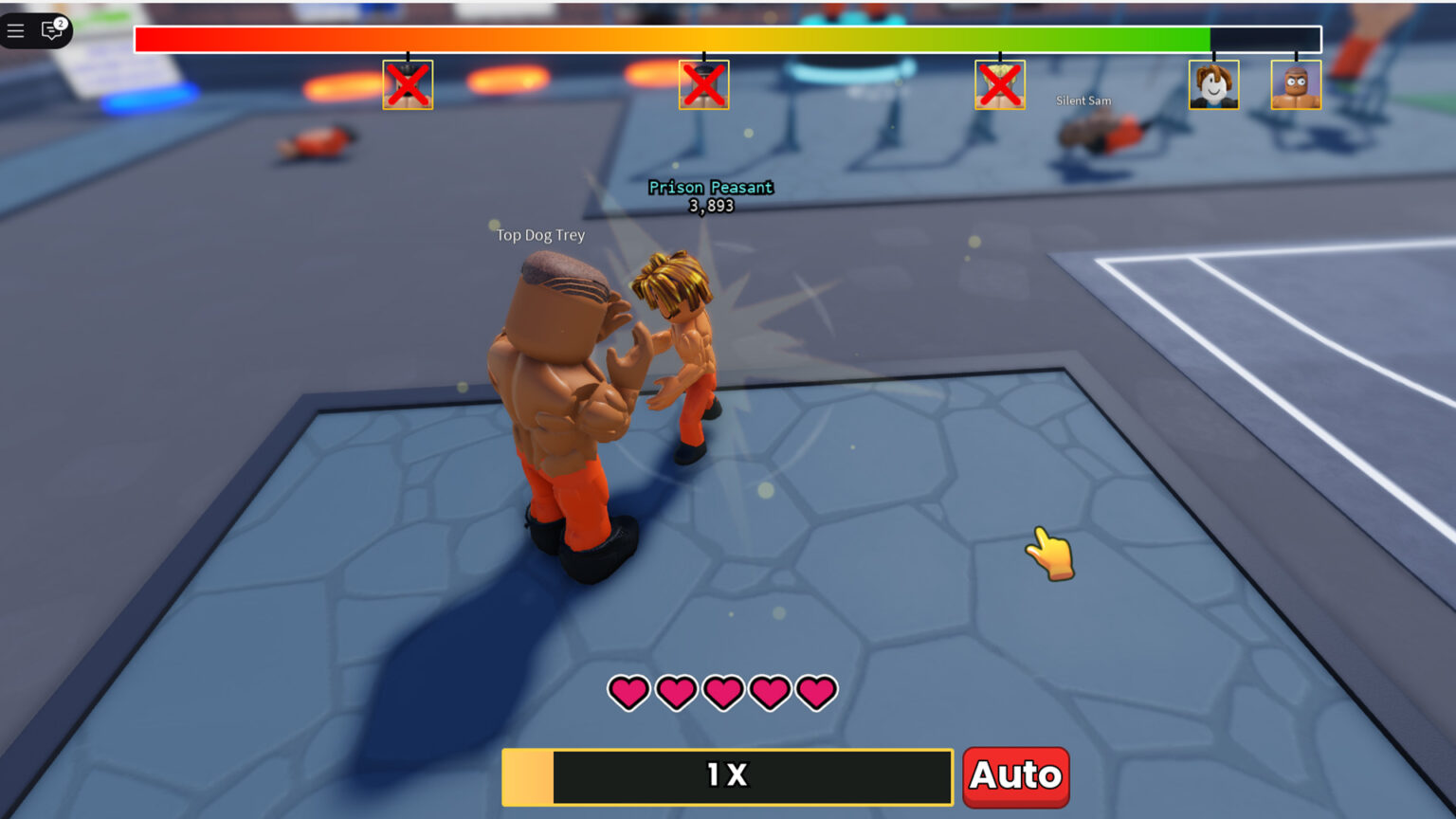Click the middle heart icon
Image resolution: width=1456 pixels, height=819 pixels.
tap(725, 693)
